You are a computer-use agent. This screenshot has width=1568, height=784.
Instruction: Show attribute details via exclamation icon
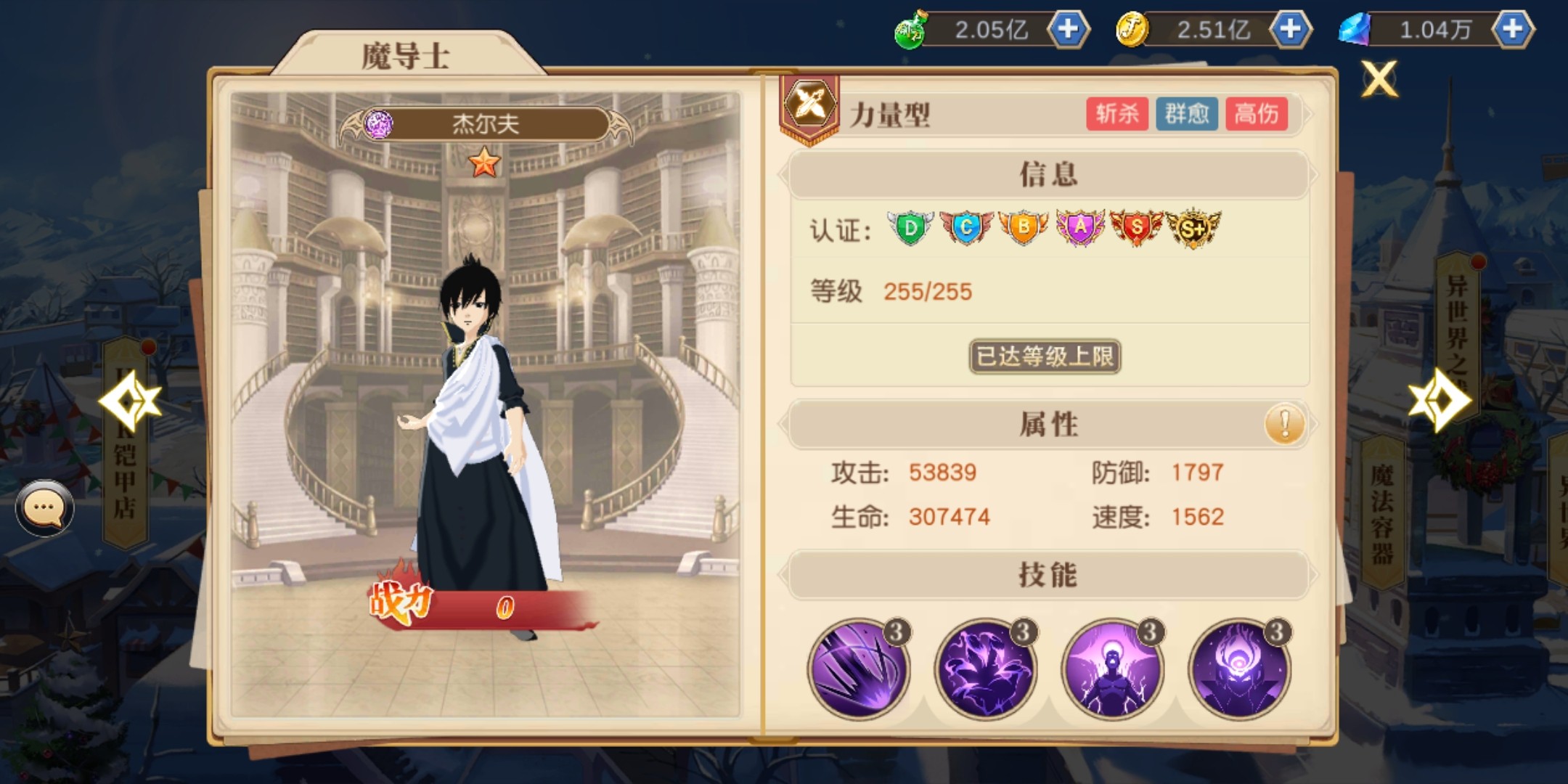[1284, 424]
